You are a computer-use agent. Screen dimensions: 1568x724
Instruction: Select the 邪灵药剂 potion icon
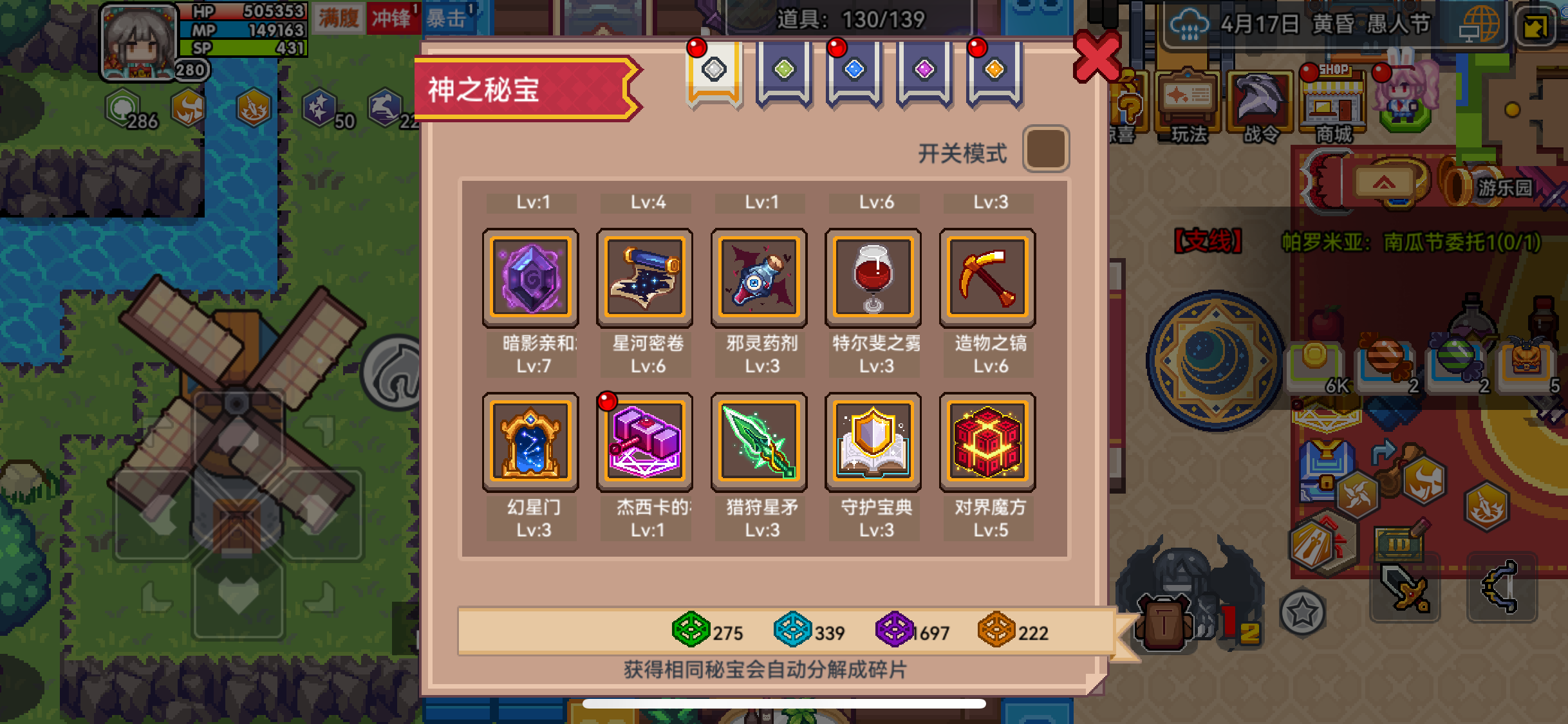click(758, 278)
